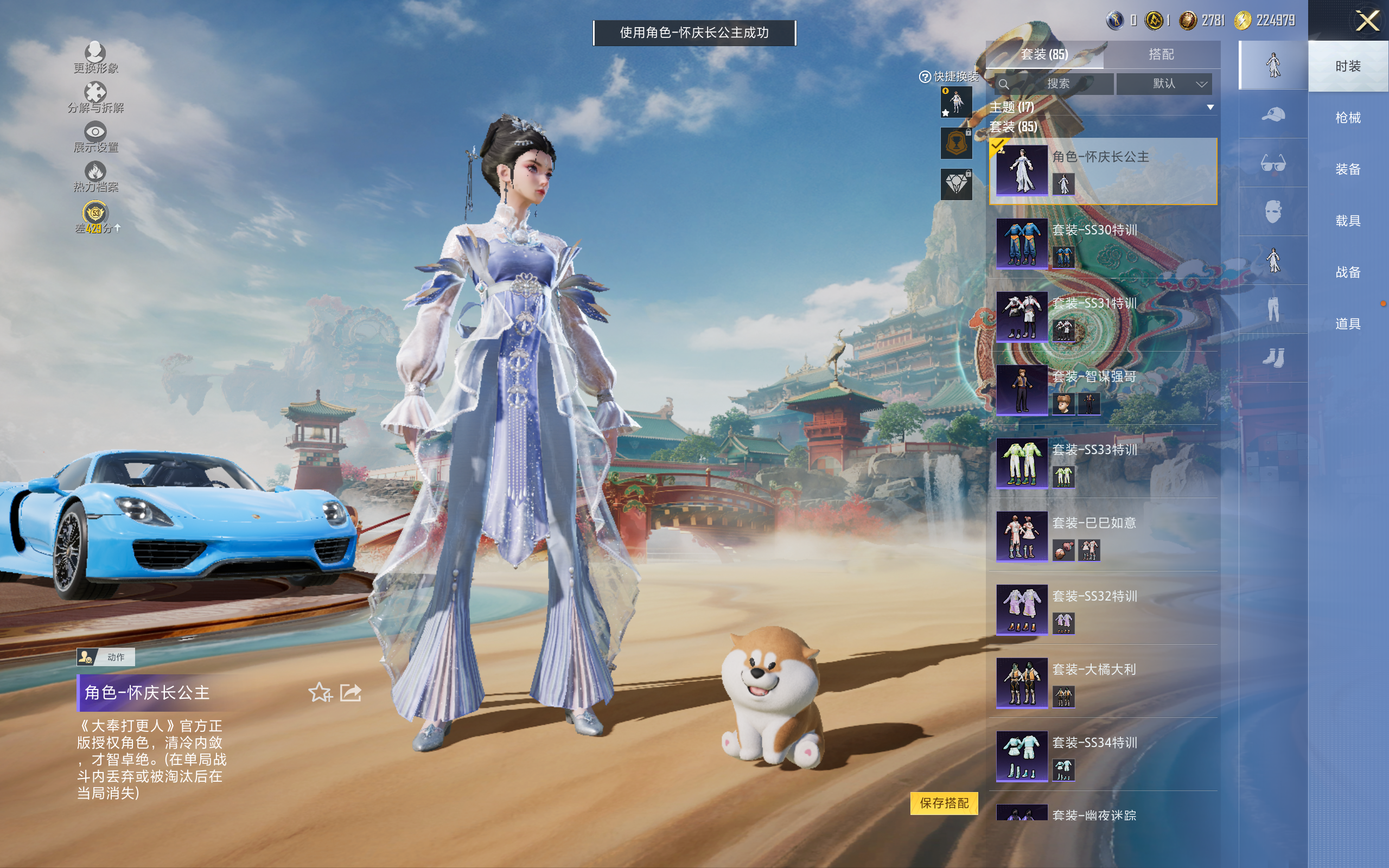Viewport: 1389px width, 868px height.
Task: Open the 动作 emote button
Action: tap(106, 657)
